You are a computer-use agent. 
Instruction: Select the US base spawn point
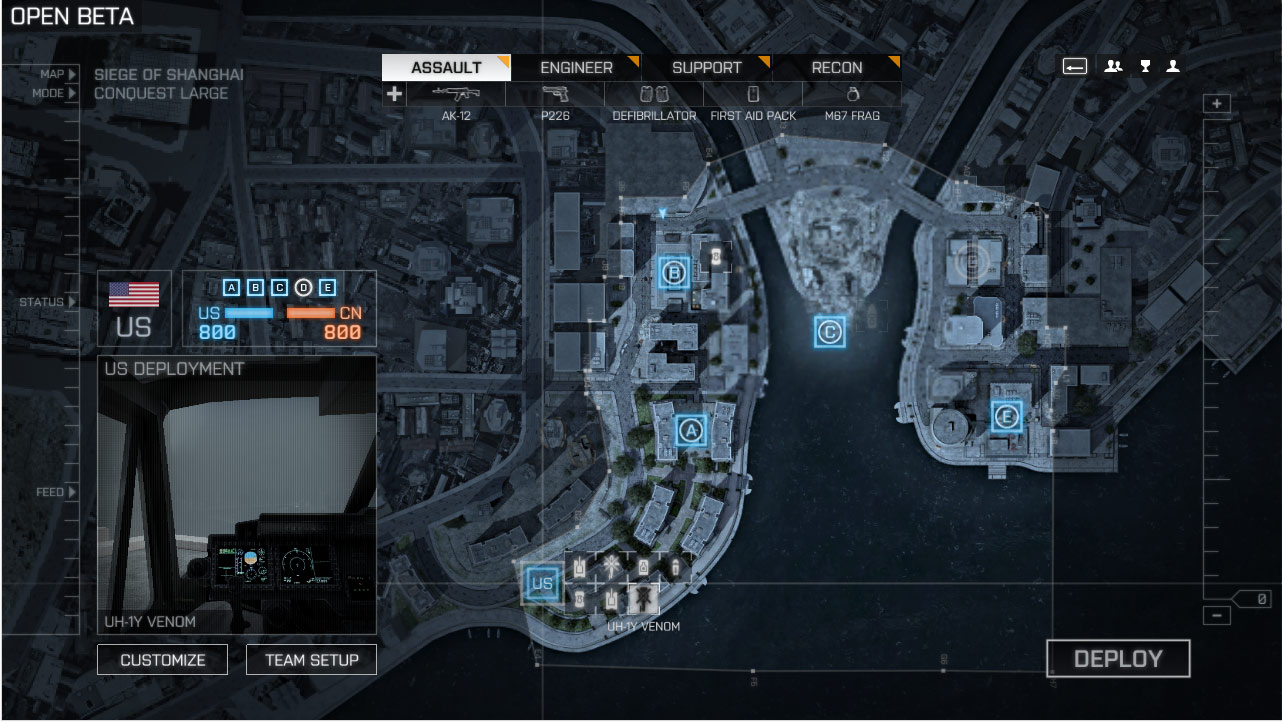pos(542,584)
